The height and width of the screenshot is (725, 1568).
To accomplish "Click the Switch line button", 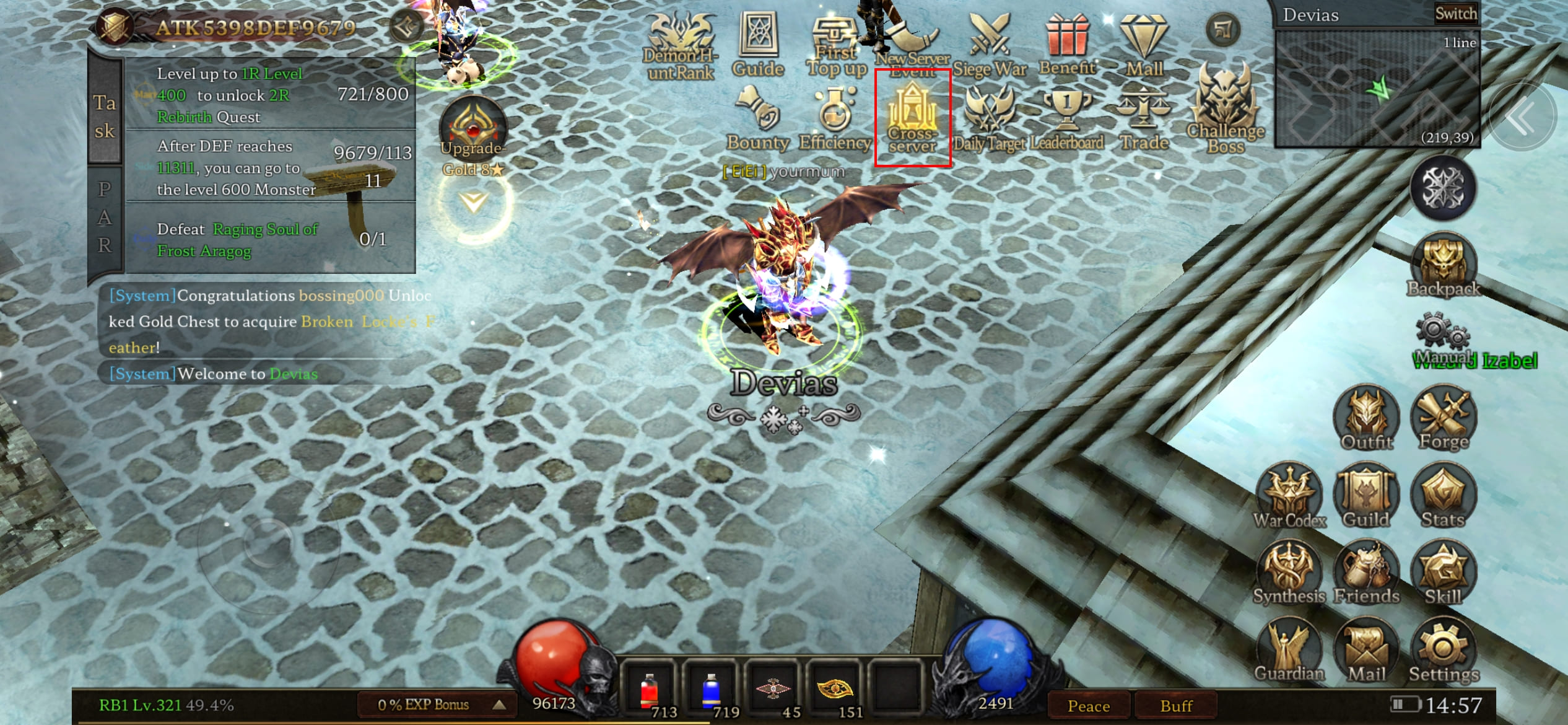I will pyautogui.click(x=1455, y=14).
